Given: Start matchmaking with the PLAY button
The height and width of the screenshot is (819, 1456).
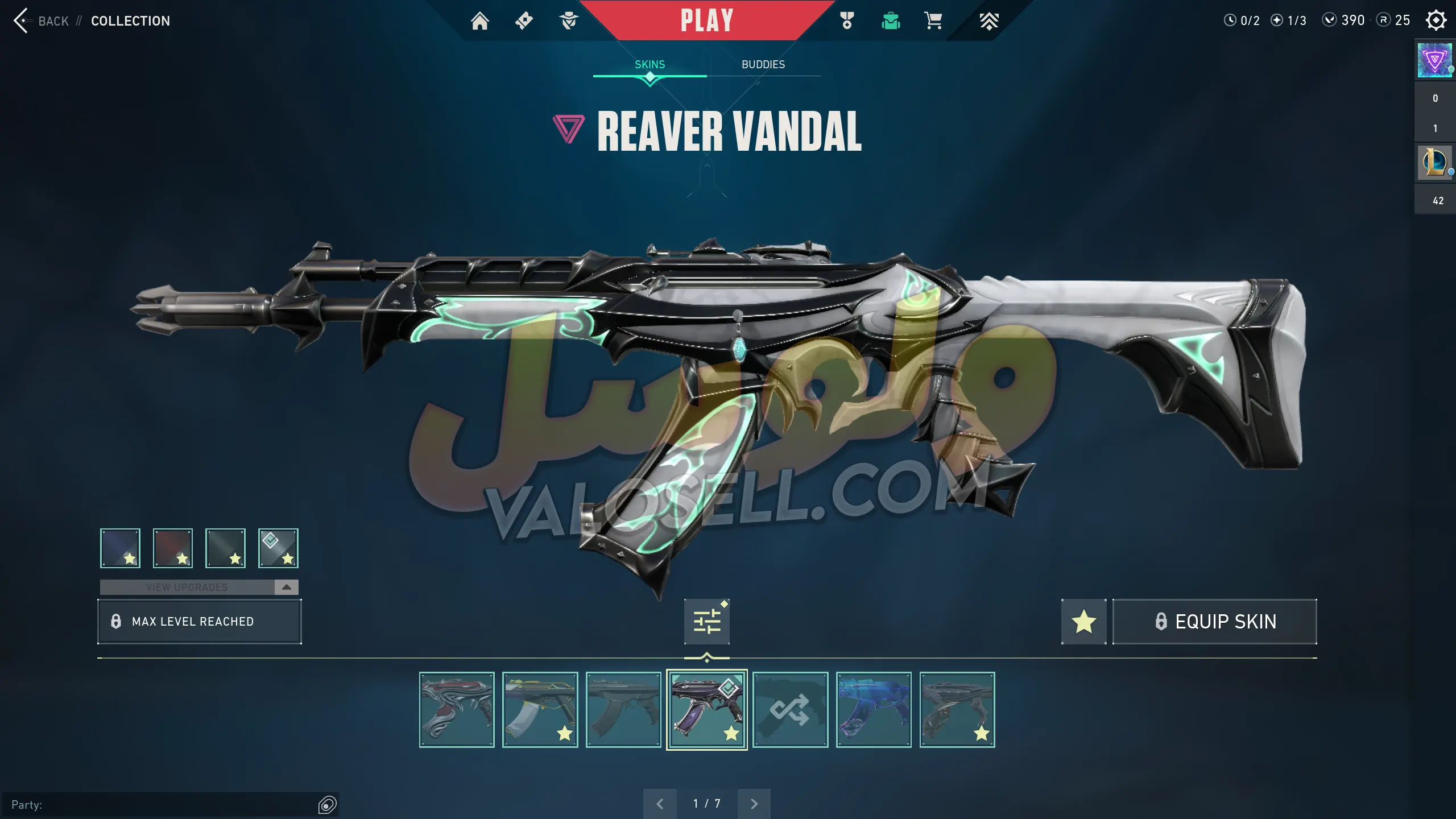Looking at the screenshot, I should pos(706,20).
